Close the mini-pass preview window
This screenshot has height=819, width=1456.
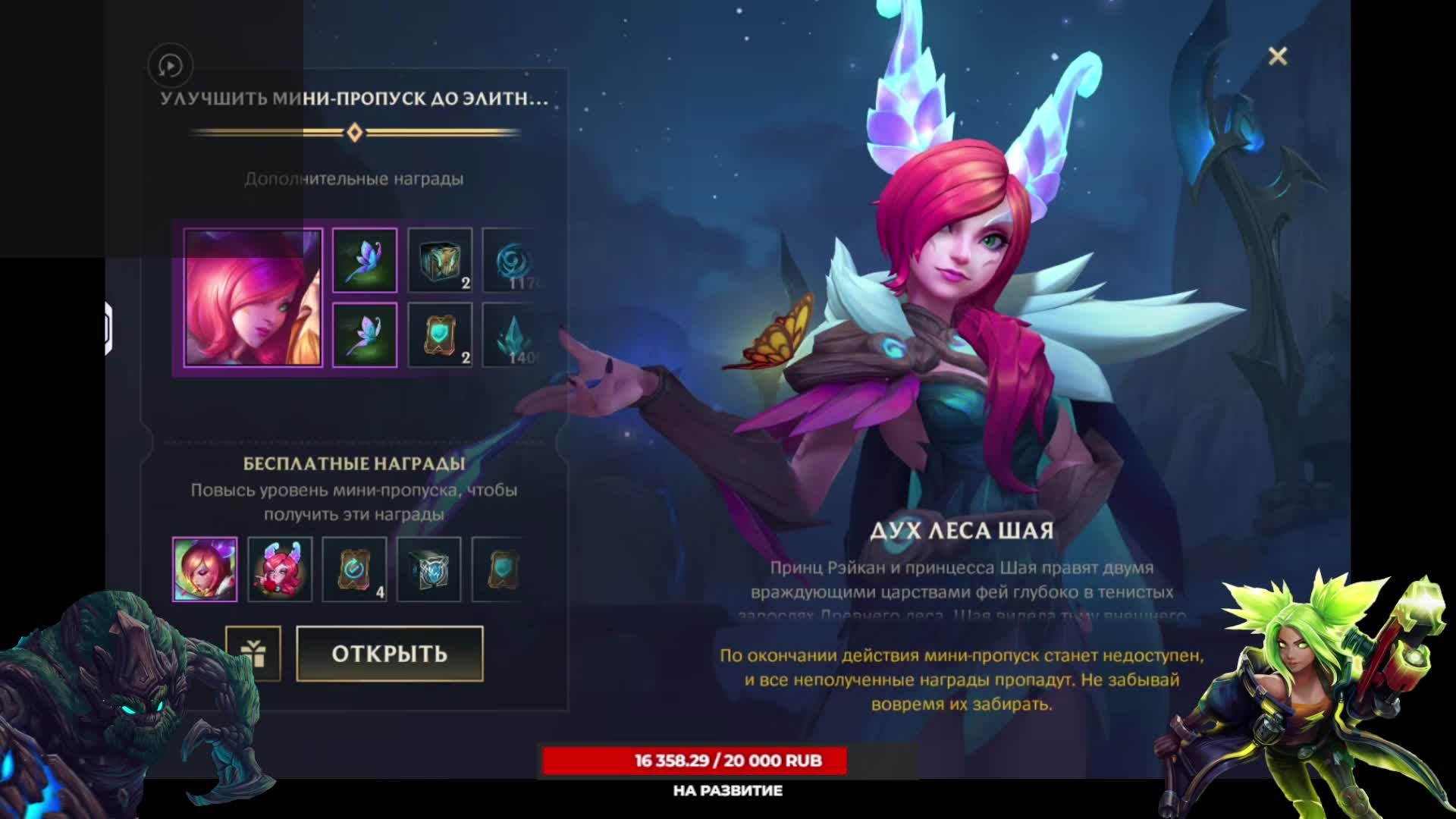pyautogui.click(x=1278, y=56)
